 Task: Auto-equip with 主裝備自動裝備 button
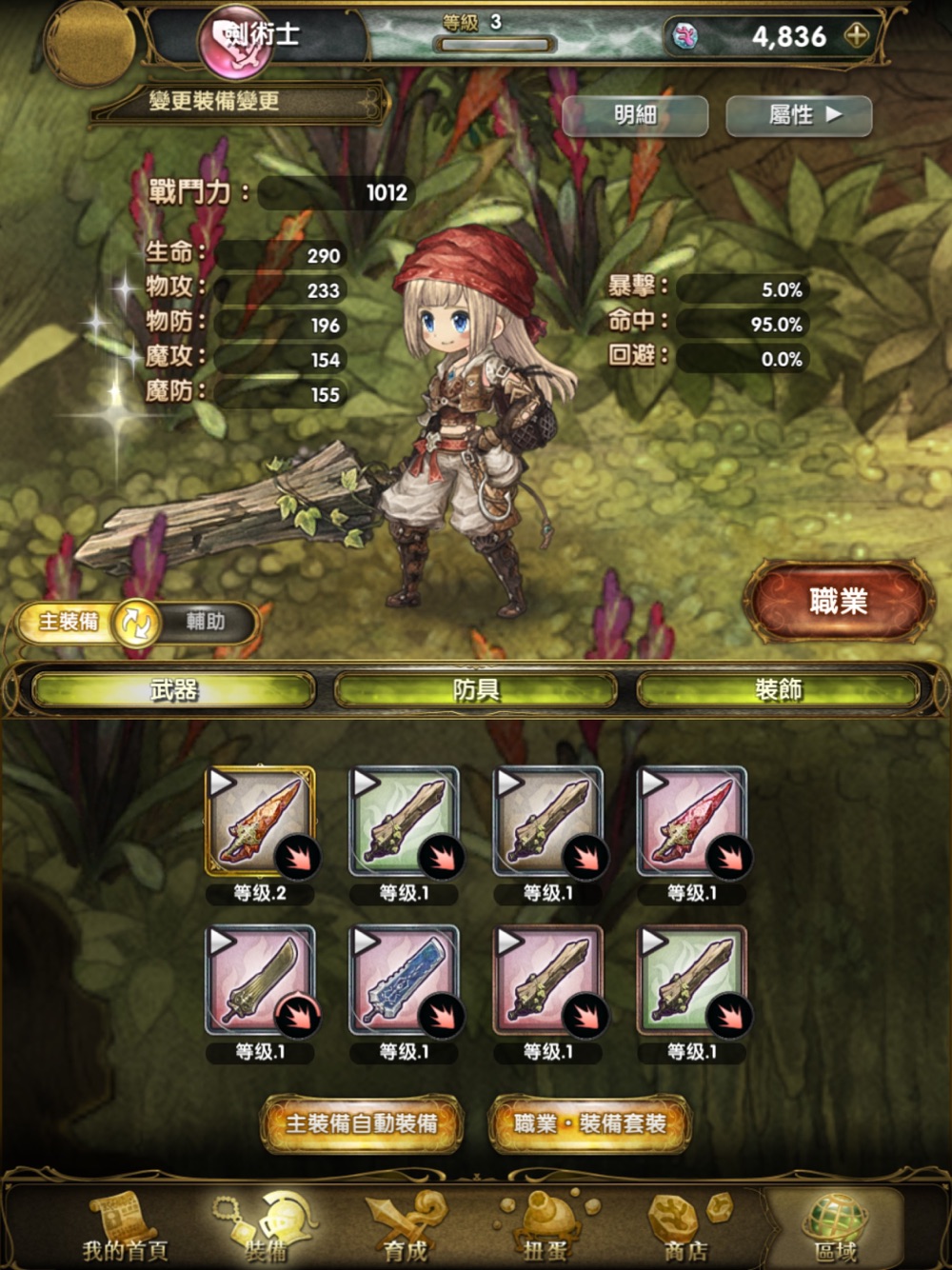[x=362, y=1124]
